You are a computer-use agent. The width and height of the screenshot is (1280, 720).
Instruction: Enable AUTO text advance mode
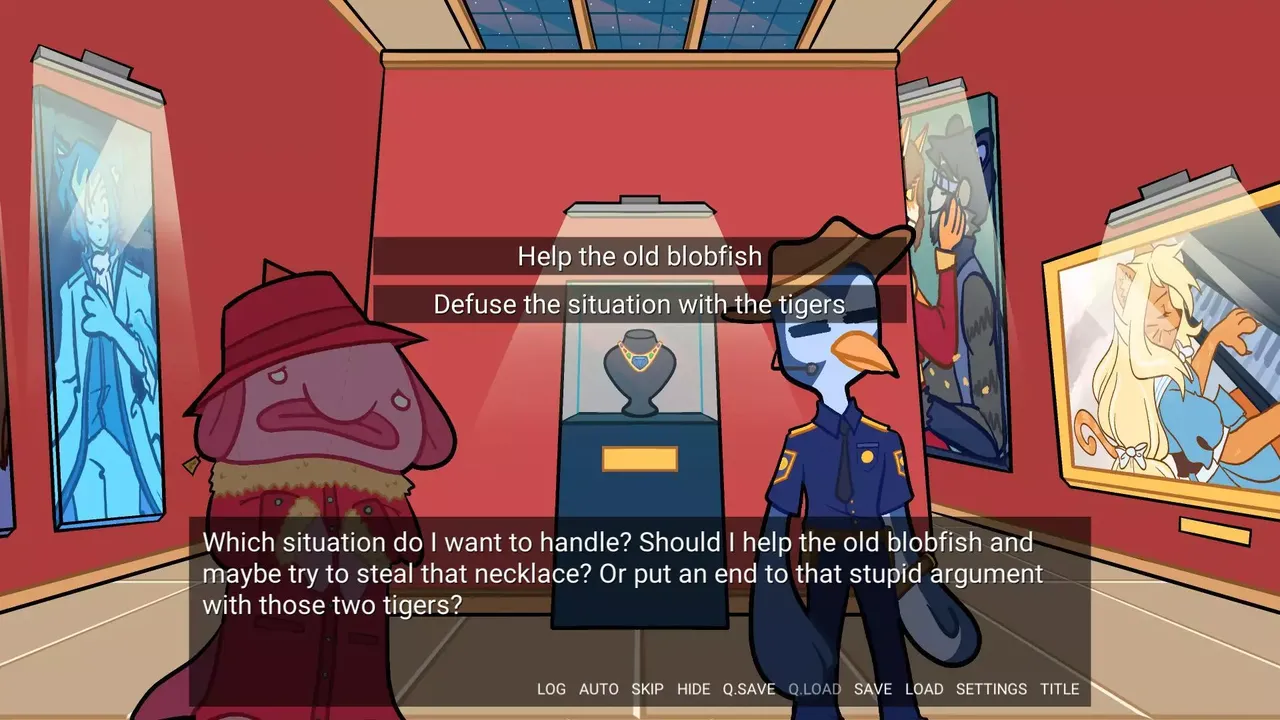click(598, 689)
